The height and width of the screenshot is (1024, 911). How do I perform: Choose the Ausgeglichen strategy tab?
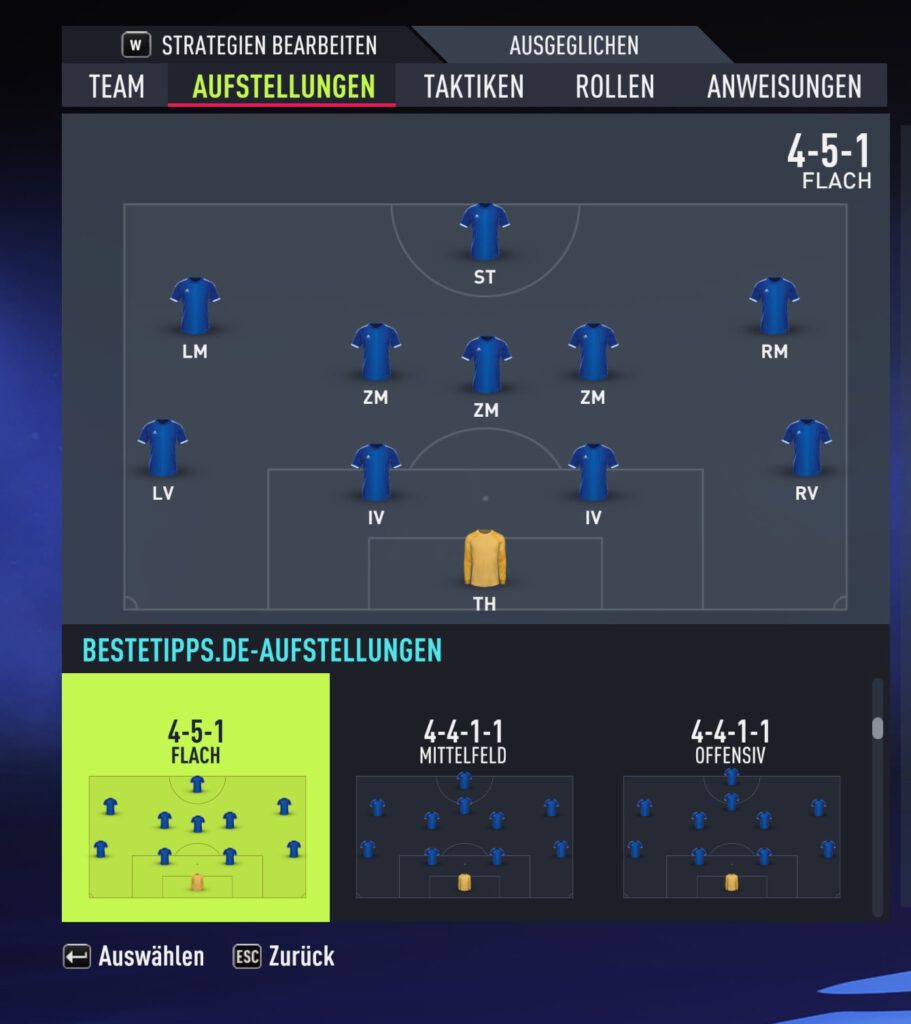pyautogui.click(x=573, y=46)
